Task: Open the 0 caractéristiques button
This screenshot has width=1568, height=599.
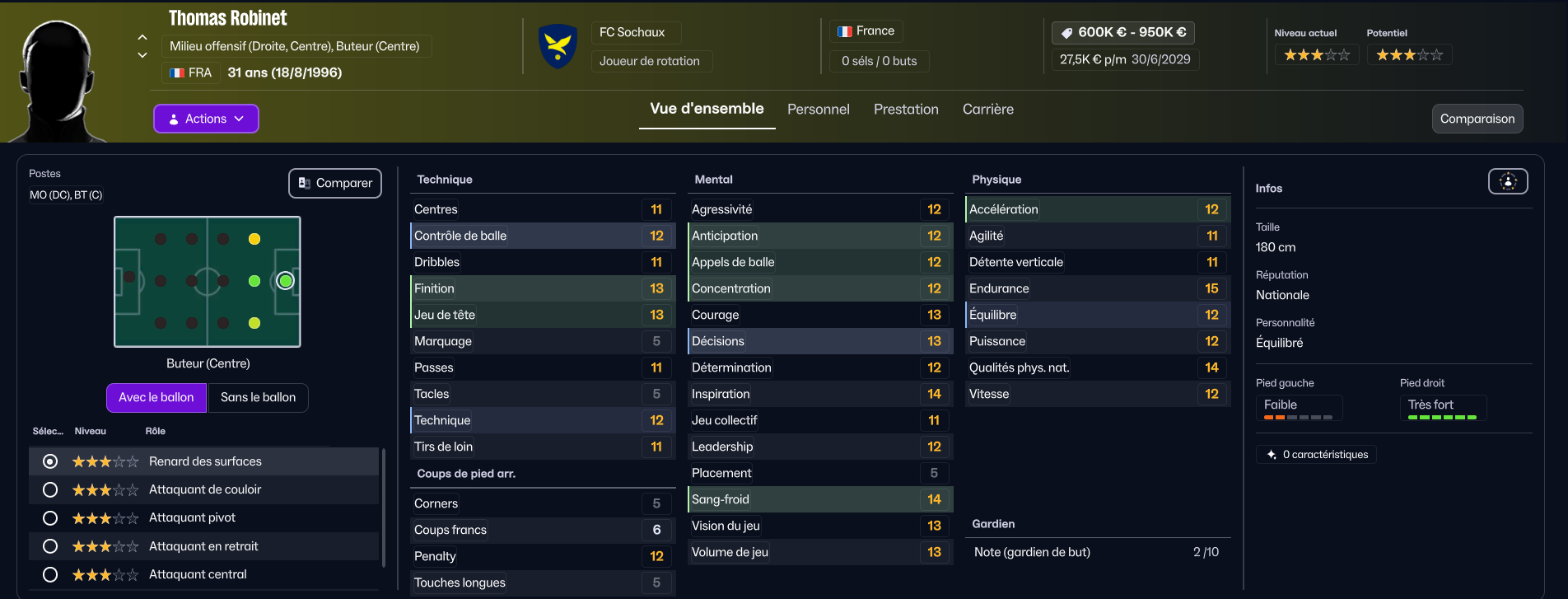Action: (1316, 455)
